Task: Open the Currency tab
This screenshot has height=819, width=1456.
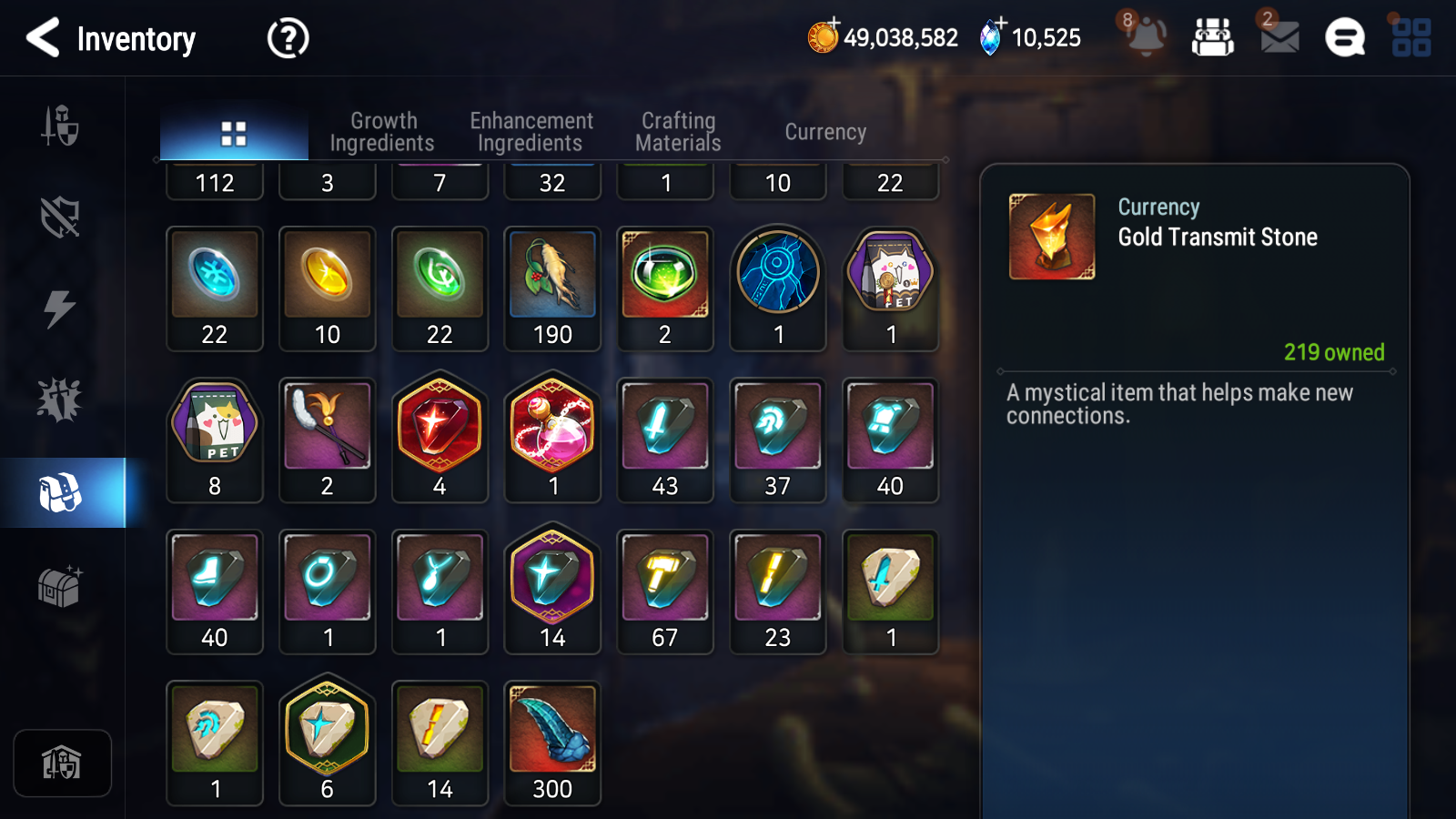Action: coord(824,131)
